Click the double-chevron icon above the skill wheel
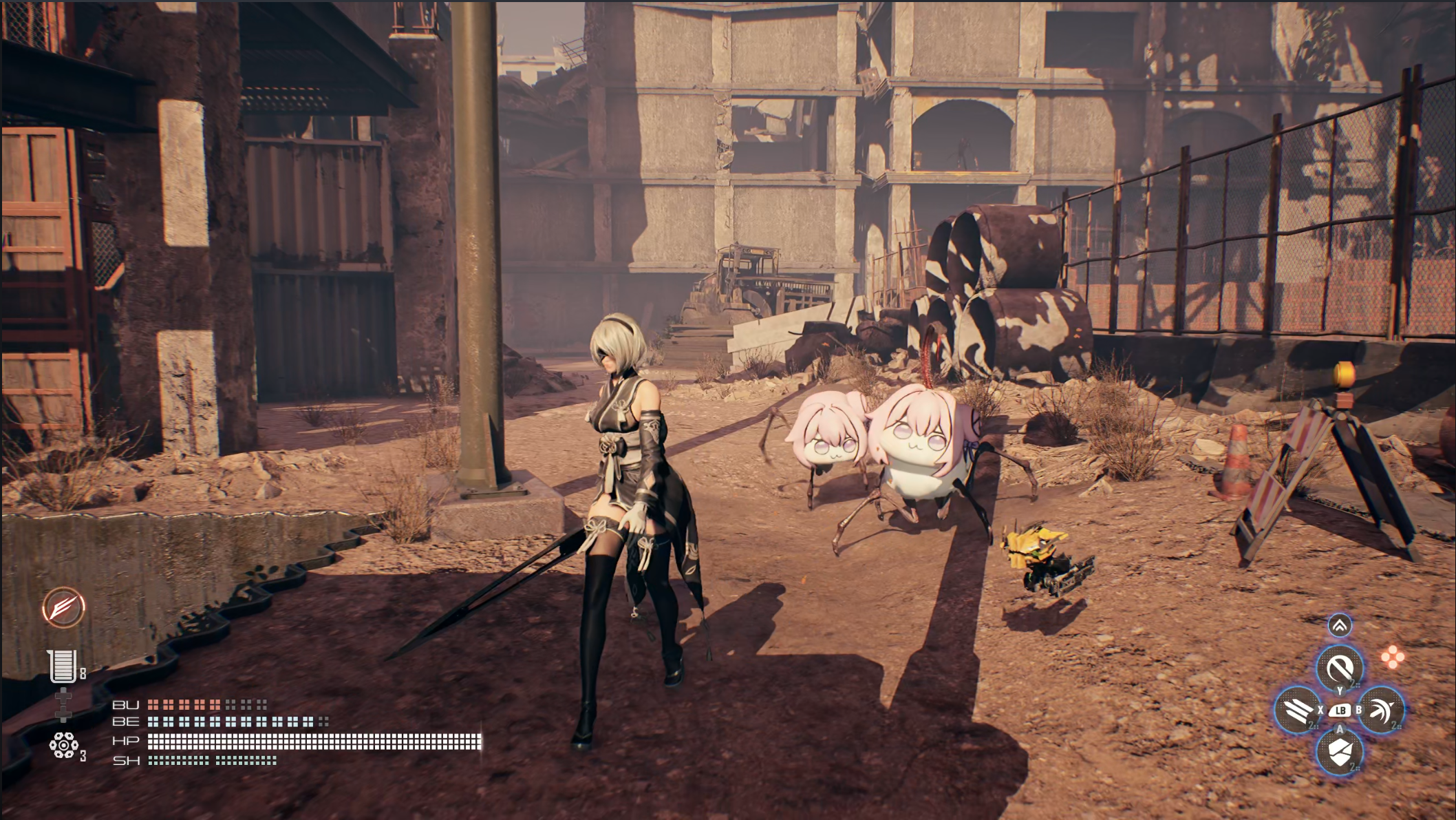Screen dimensions: 1456x820 (x=1340, y=625)
